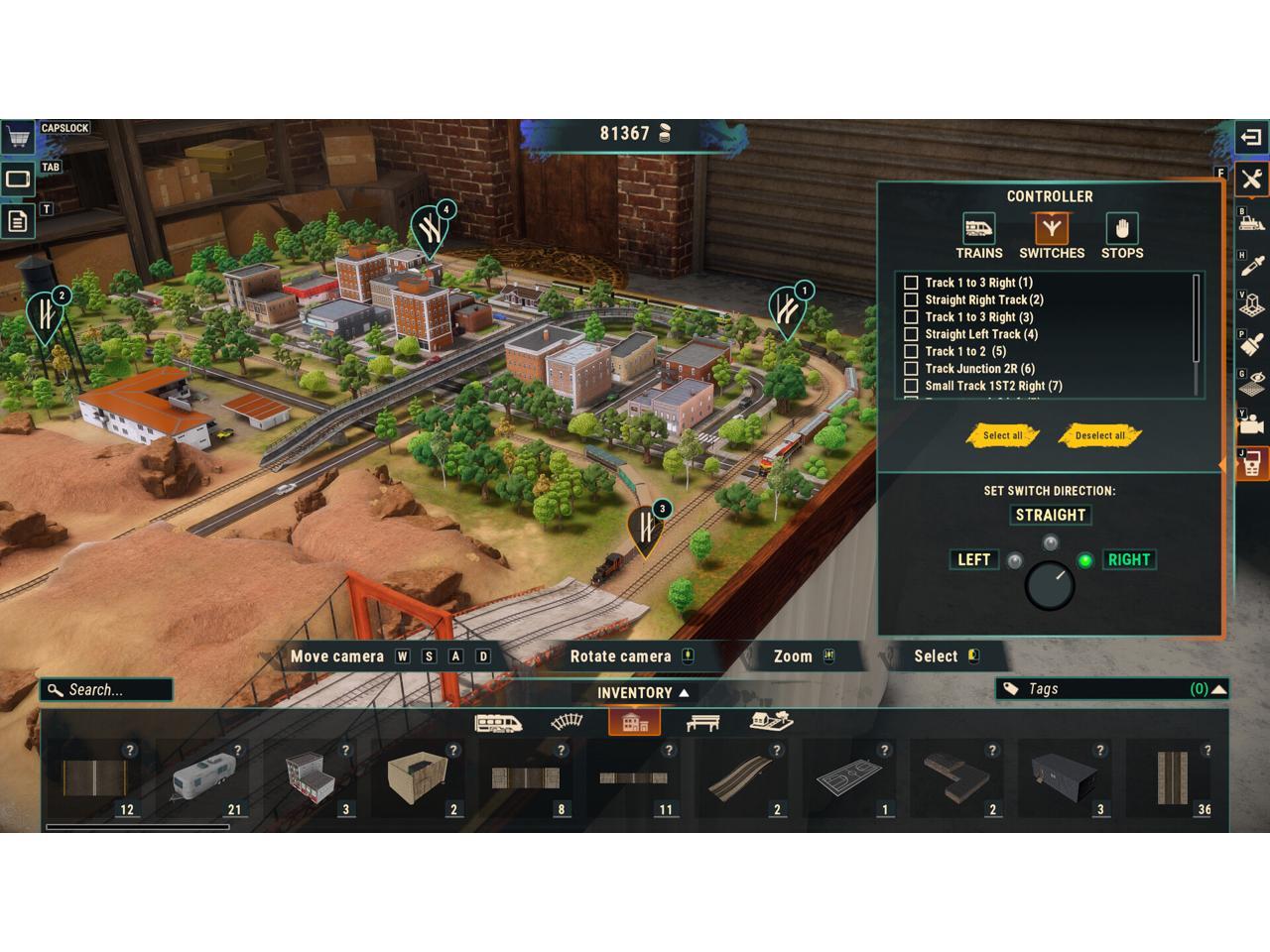Check the Track 1 to 2 (5) switch
1270x952 pixels.
(911, 351)
